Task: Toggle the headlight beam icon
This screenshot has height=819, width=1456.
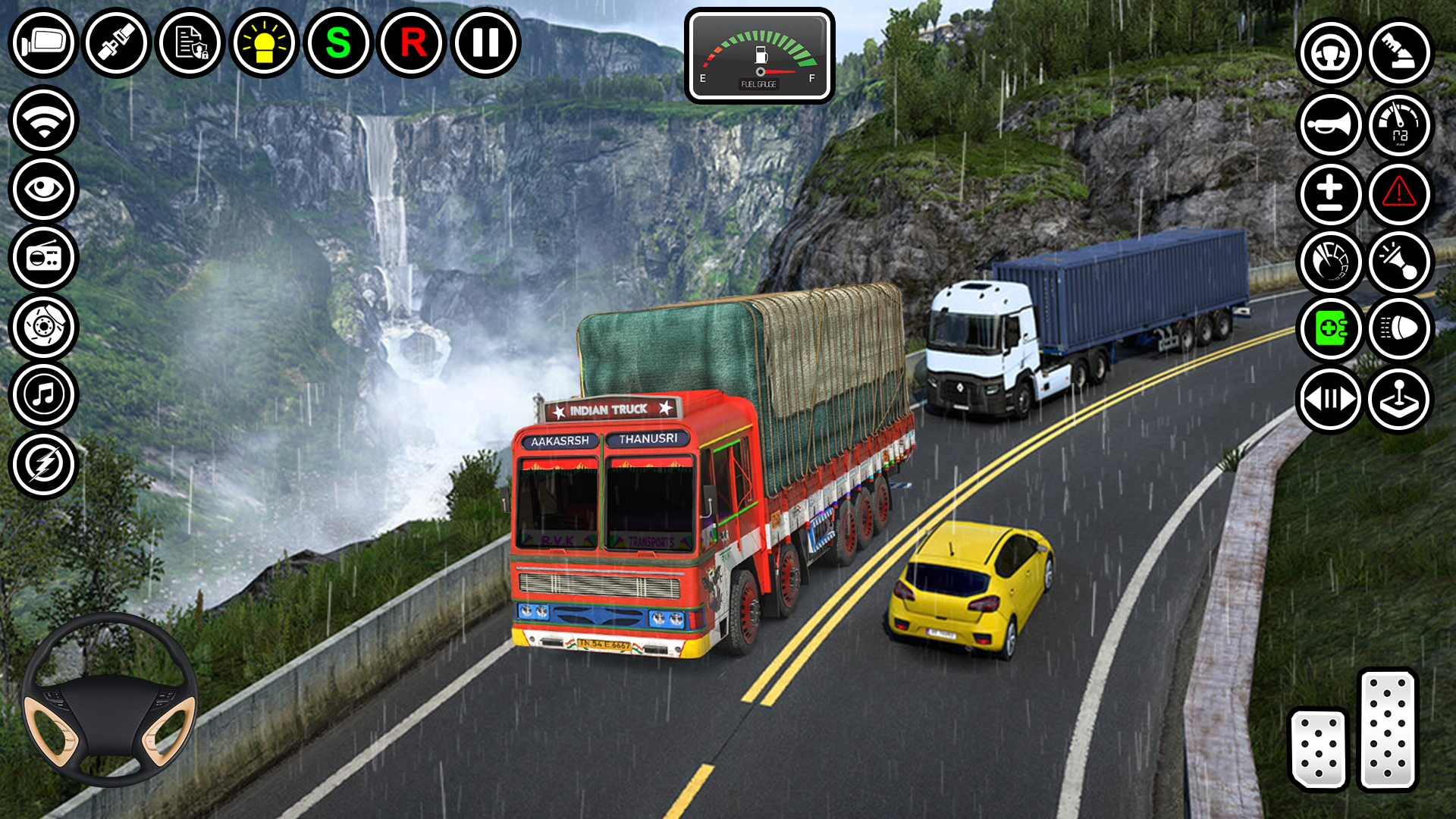Action: (1399, 328)
